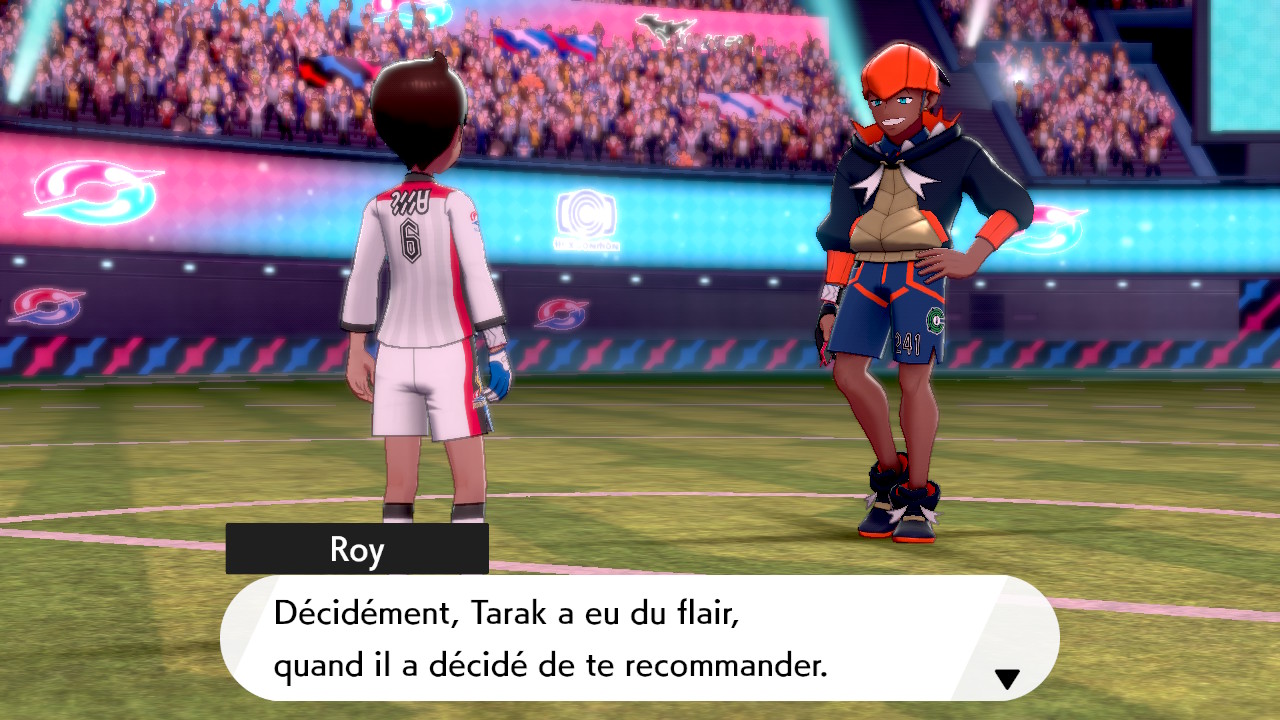This screenshot has width=1280, height=720.
Task: Advance dialogue with the black arrow indicator
Action: pos(1007,679)
